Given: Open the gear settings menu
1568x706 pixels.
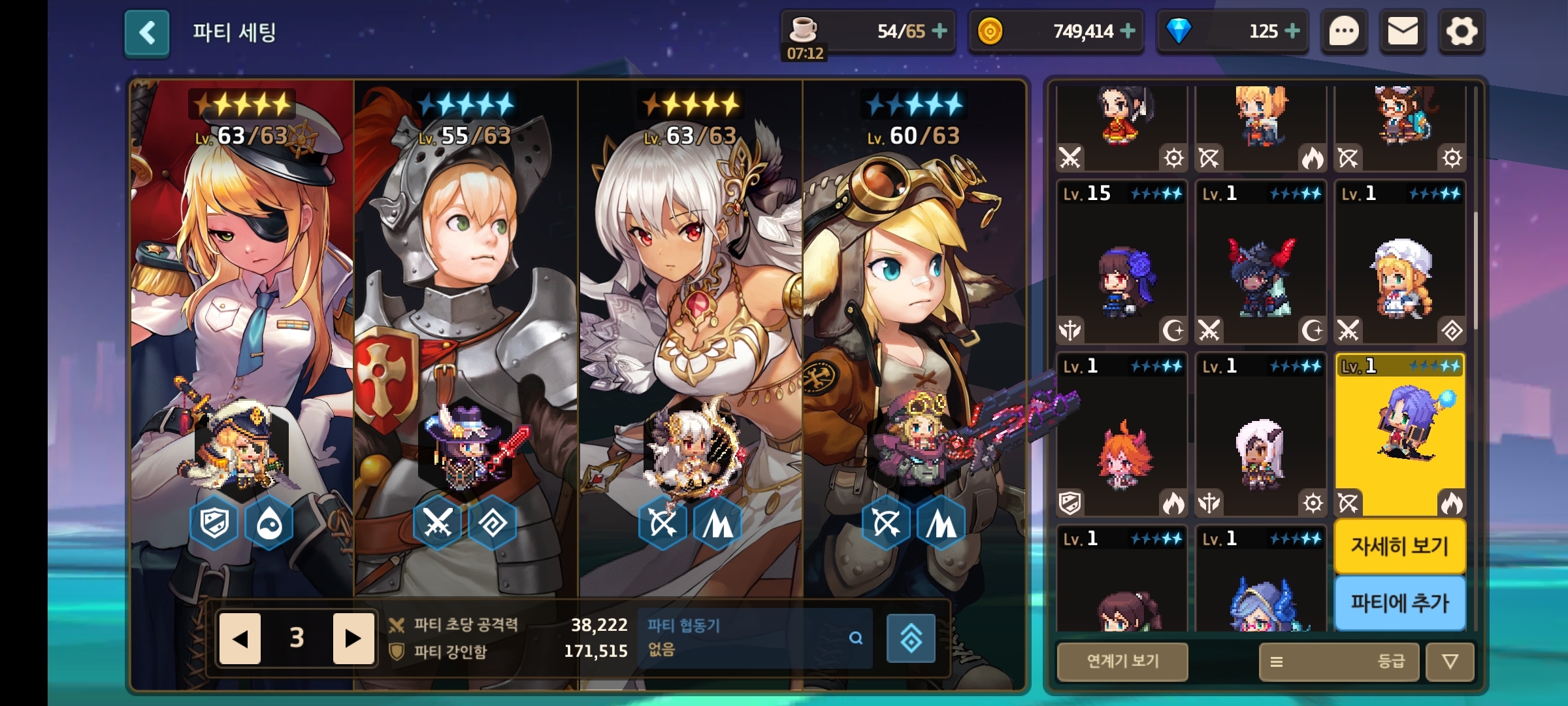Looking at the screenshot, I should pos(1462,31).
